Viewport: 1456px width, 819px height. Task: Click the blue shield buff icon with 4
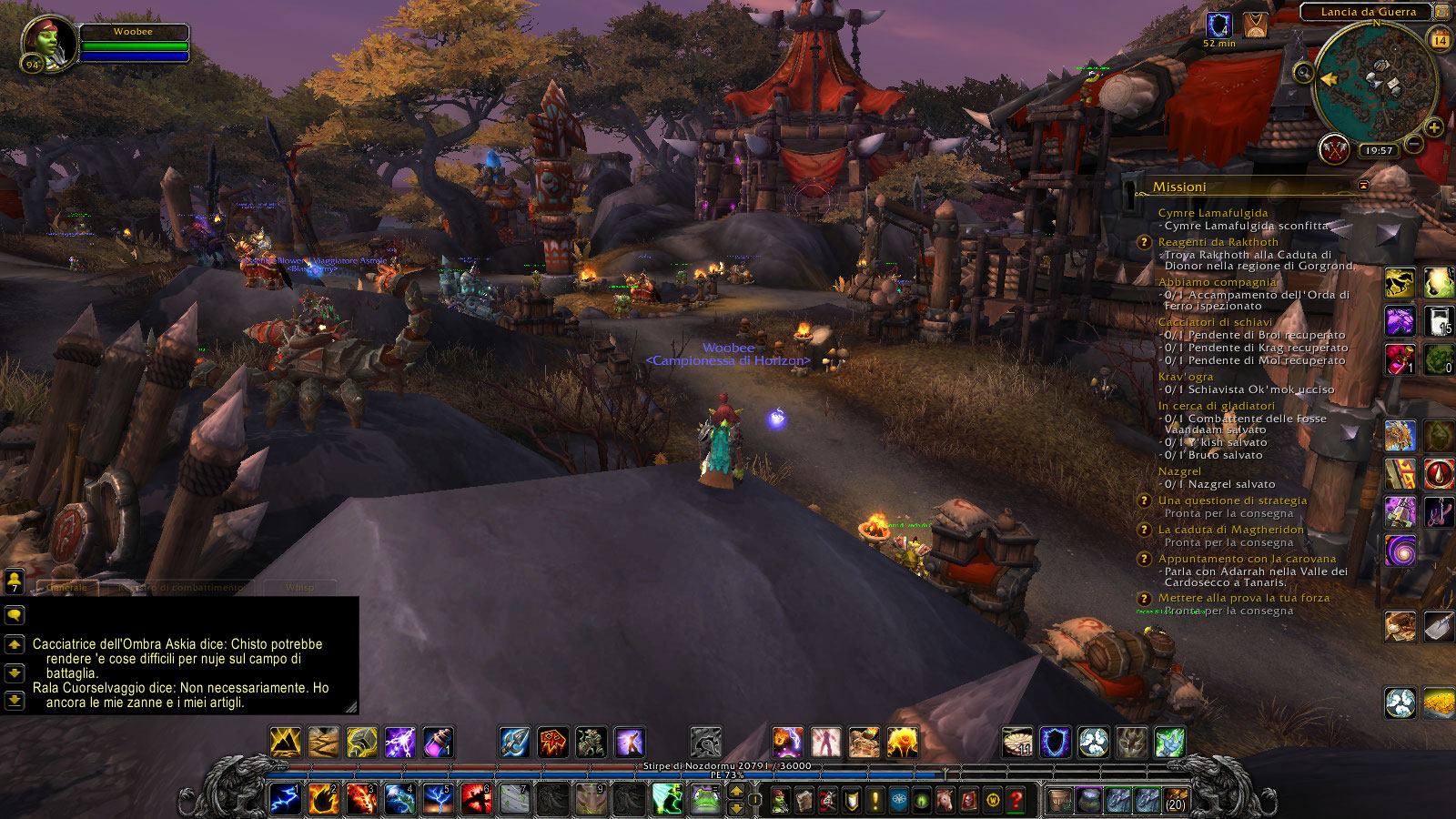1219,25
